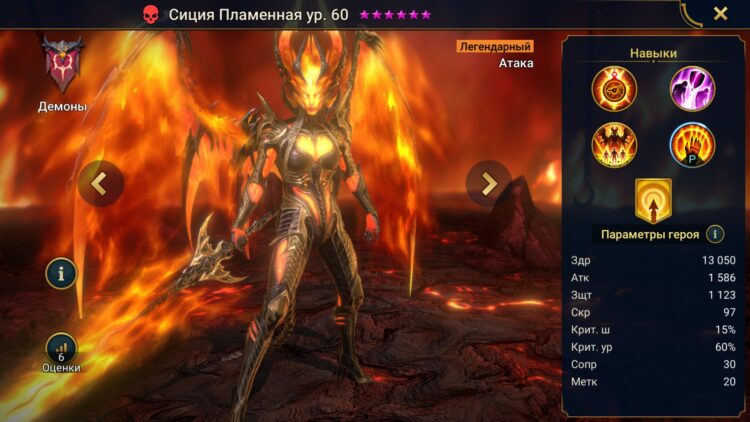750x422 pixels.
Task: Open the hero ratings (Оценки) button
Action: tap(61, 349)
